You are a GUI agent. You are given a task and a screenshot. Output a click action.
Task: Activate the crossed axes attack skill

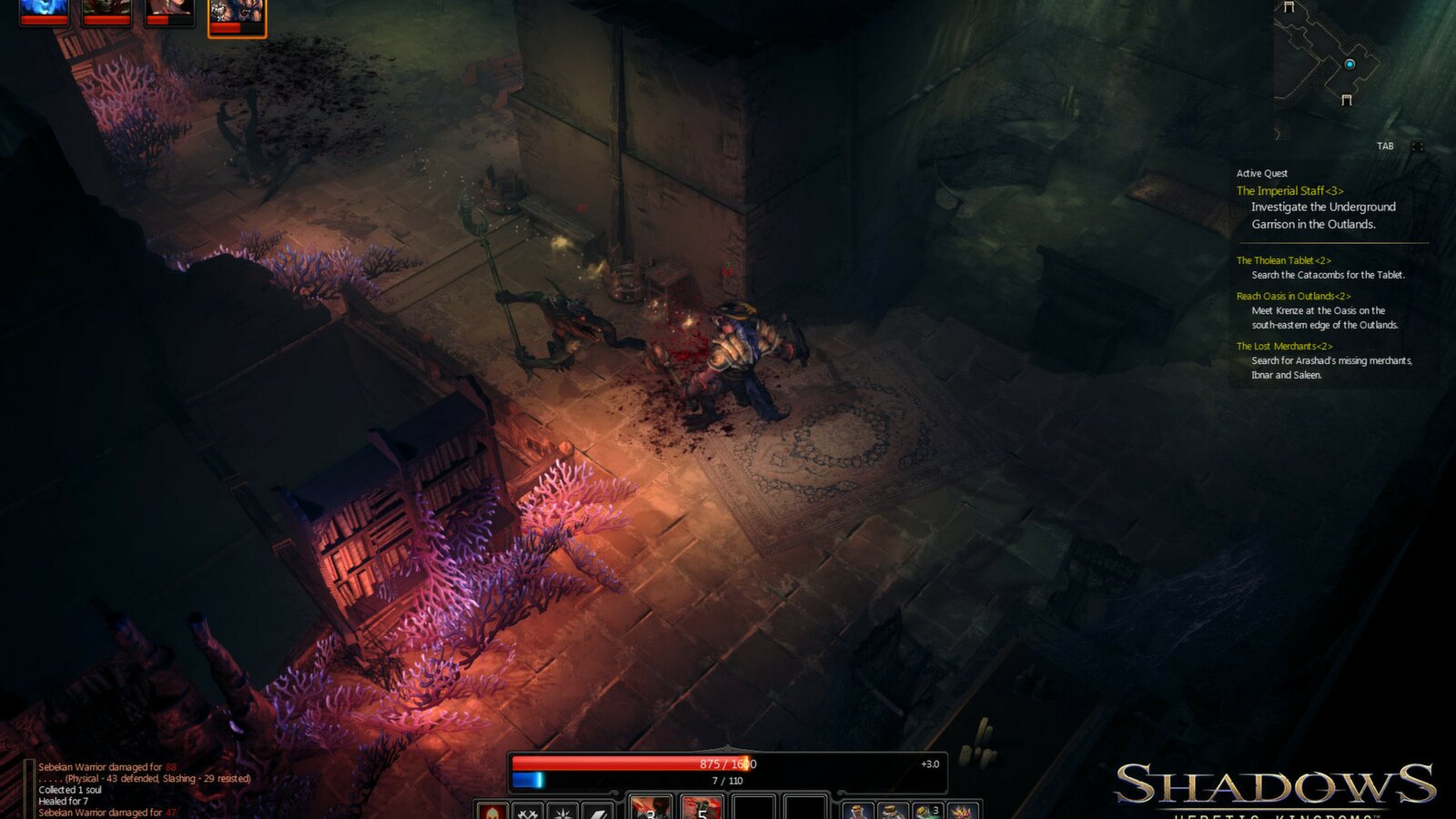pos(526,811)
